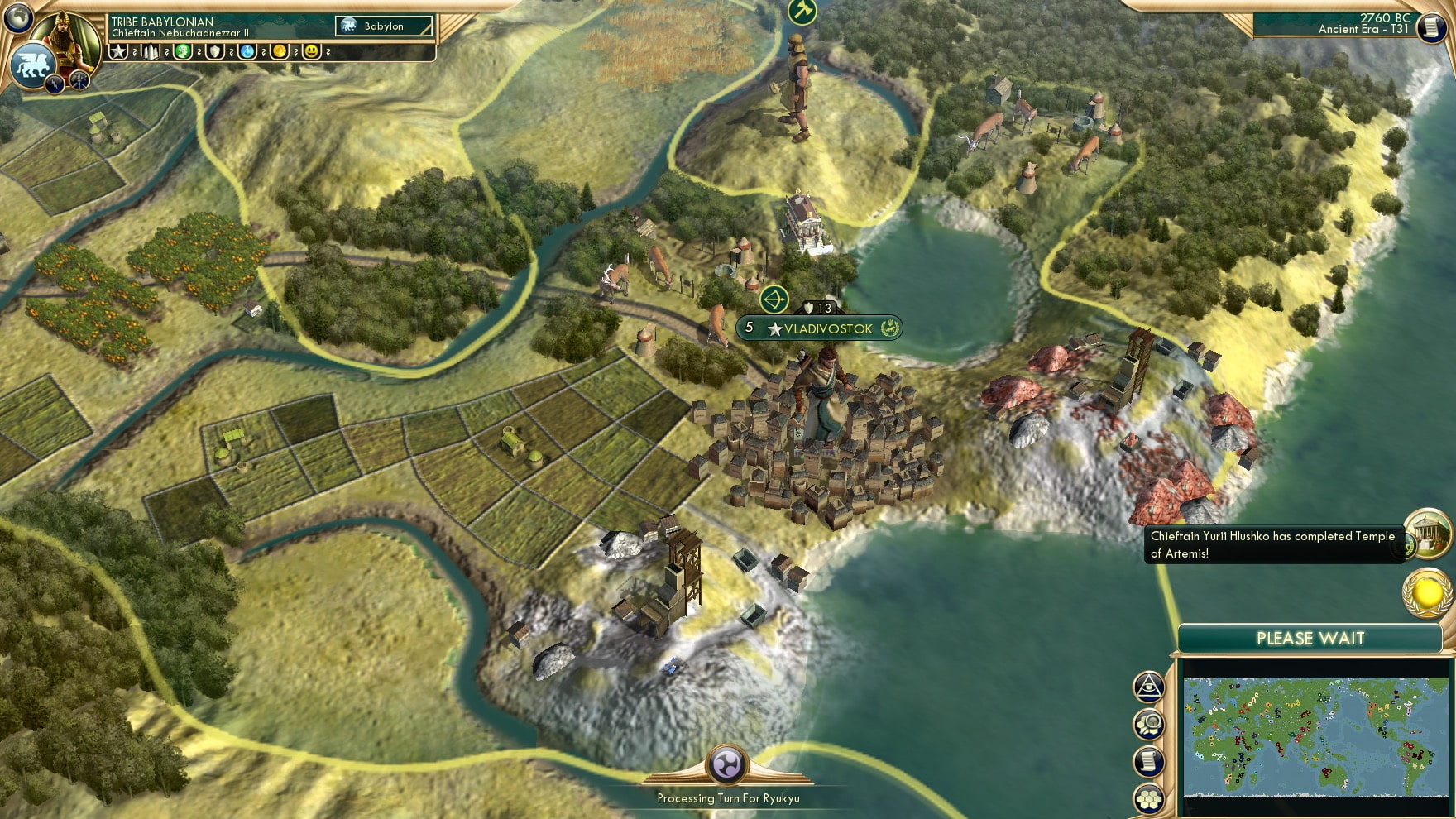Open the Babylon civilization selector dropdown

[x=382, y=26]
